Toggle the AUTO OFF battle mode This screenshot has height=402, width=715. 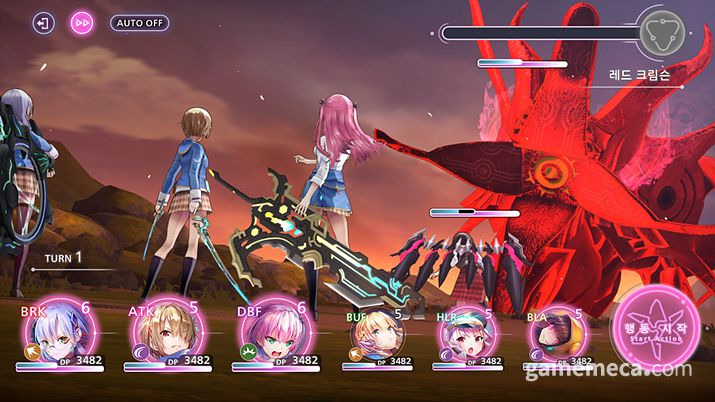139,23
